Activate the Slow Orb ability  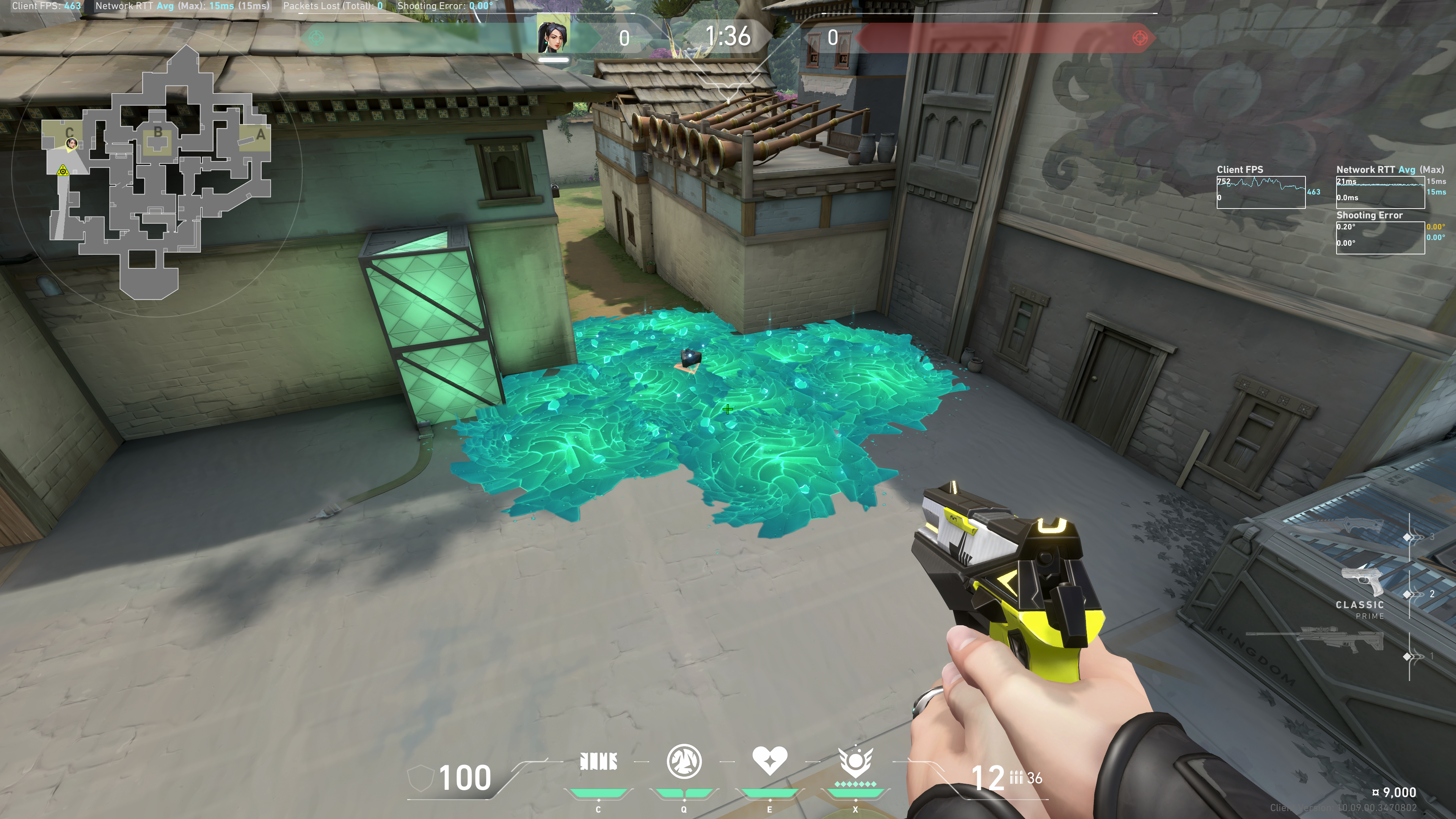[x=684, y=762]
